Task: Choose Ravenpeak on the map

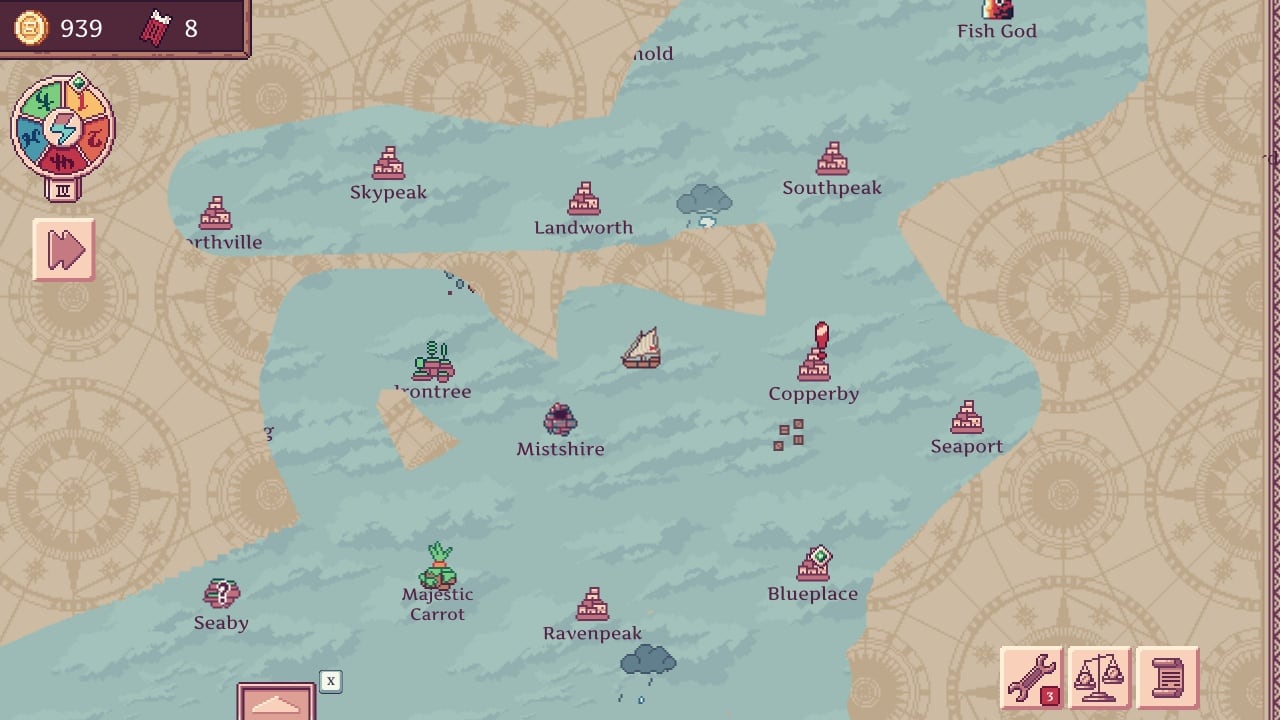Action: pos(593,605)
